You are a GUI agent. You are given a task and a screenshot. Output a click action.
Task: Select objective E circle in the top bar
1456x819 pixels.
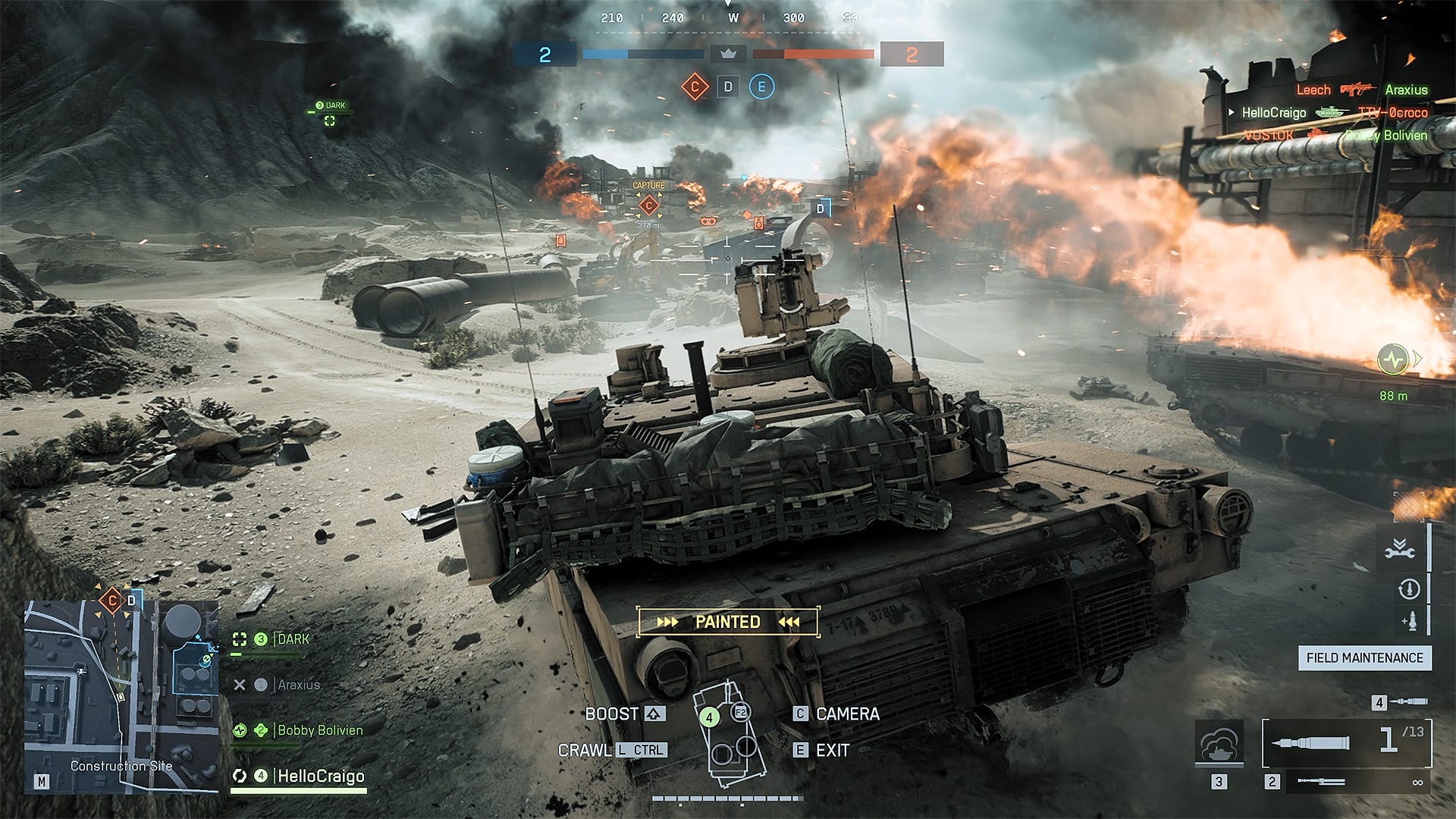pos(761,87)
